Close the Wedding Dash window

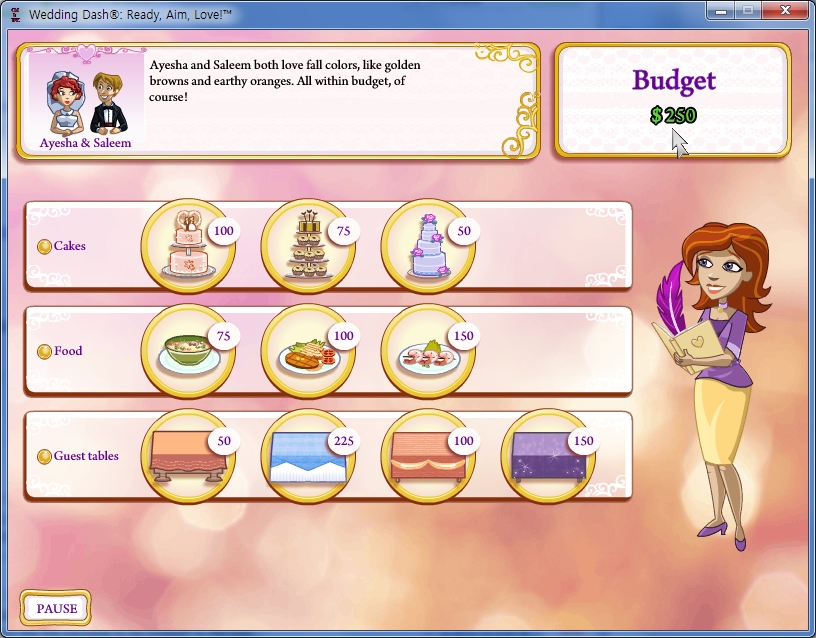click(x=785, y=11)
